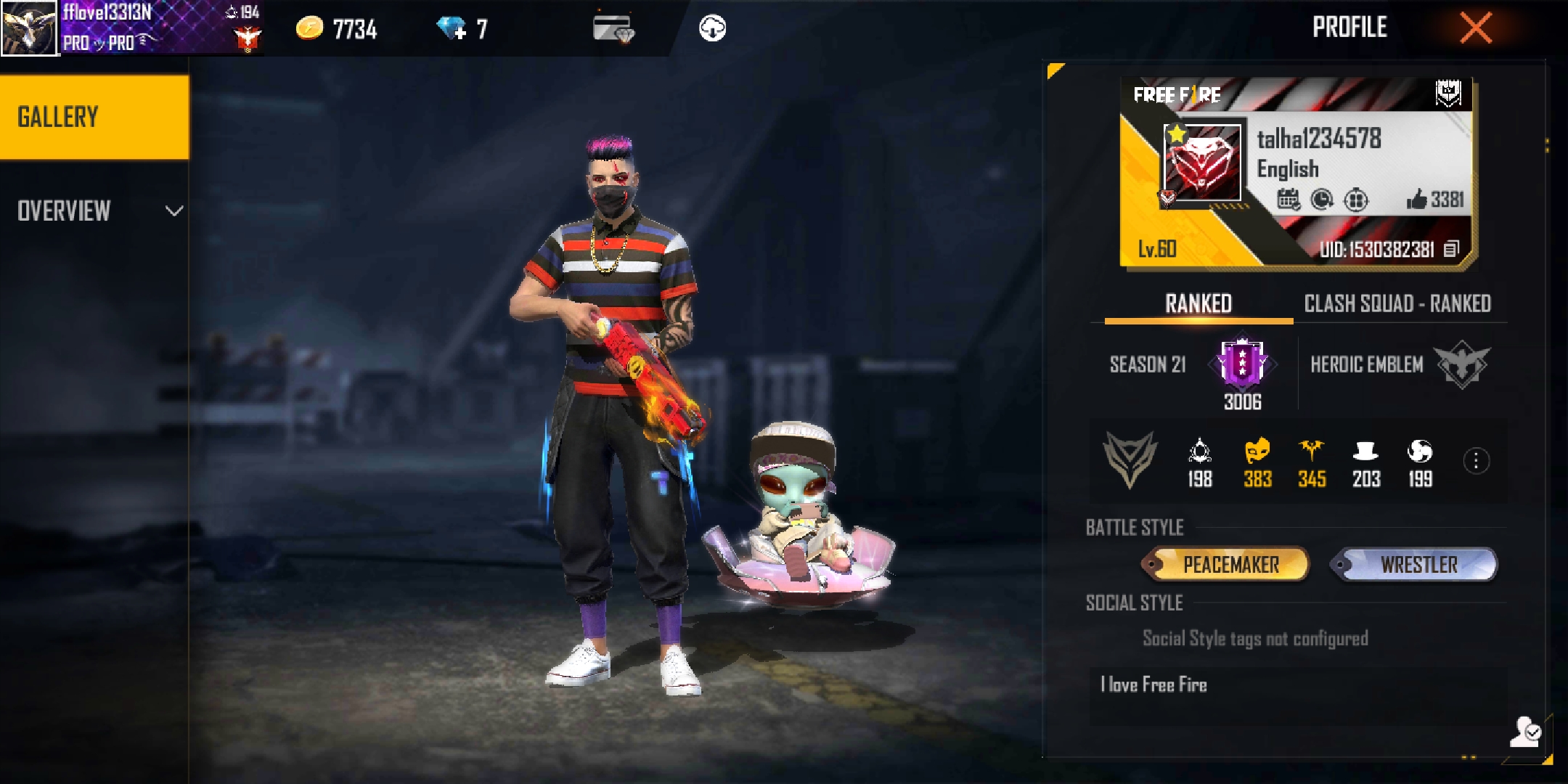
Task: Switch to the Clash Squad - Ranked tab
Action: coord(1397,303)
